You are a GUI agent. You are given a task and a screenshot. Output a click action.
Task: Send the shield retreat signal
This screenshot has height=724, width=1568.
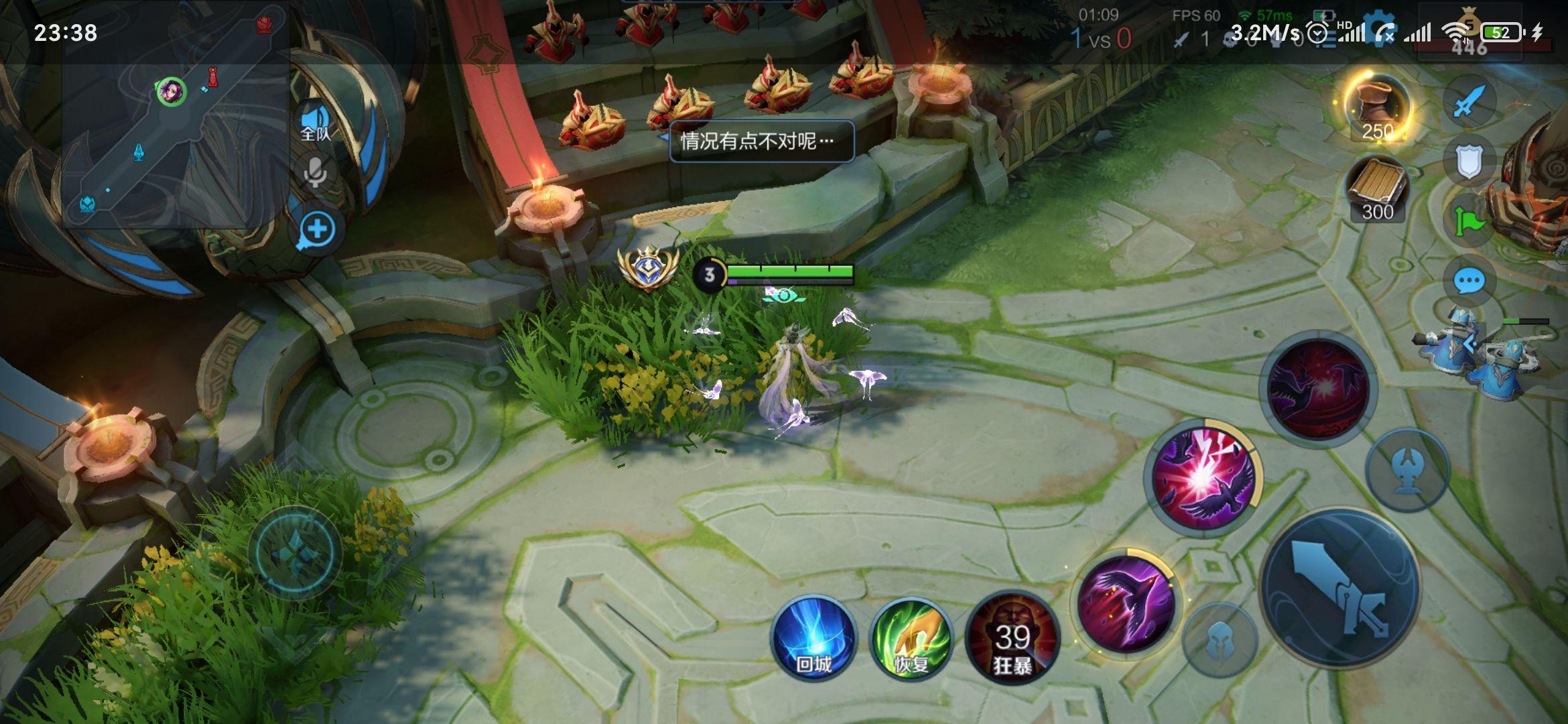(1469, 162)
